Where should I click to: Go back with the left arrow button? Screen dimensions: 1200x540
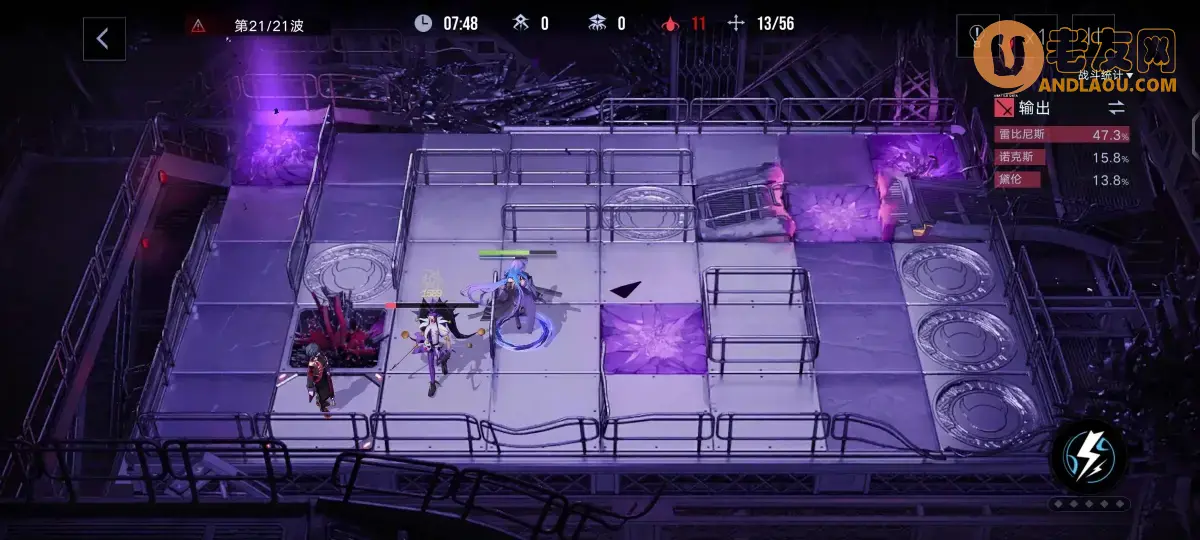tap(103, 39)
